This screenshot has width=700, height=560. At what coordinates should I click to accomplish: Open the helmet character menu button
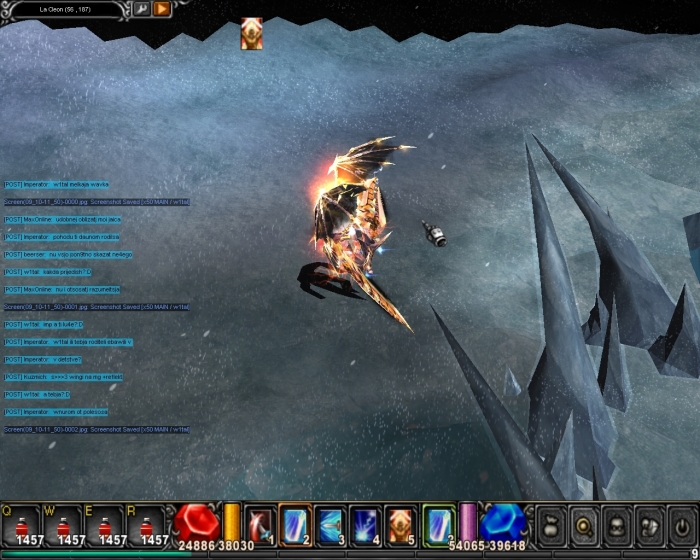coord(617,525)
